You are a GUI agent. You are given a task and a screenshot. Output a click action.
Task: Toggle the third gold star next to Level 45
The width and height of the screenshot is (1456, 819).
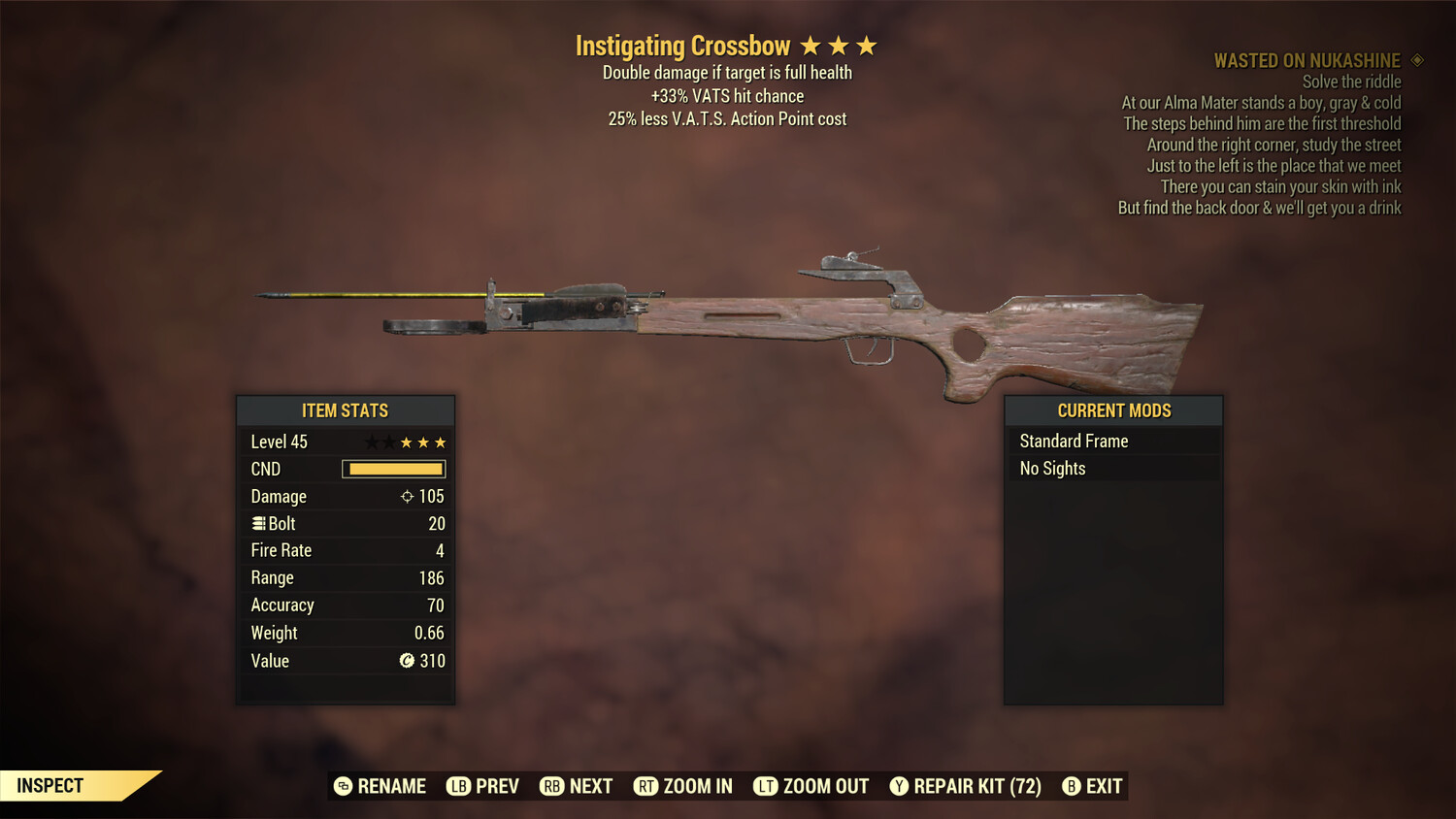coord(441,442)
